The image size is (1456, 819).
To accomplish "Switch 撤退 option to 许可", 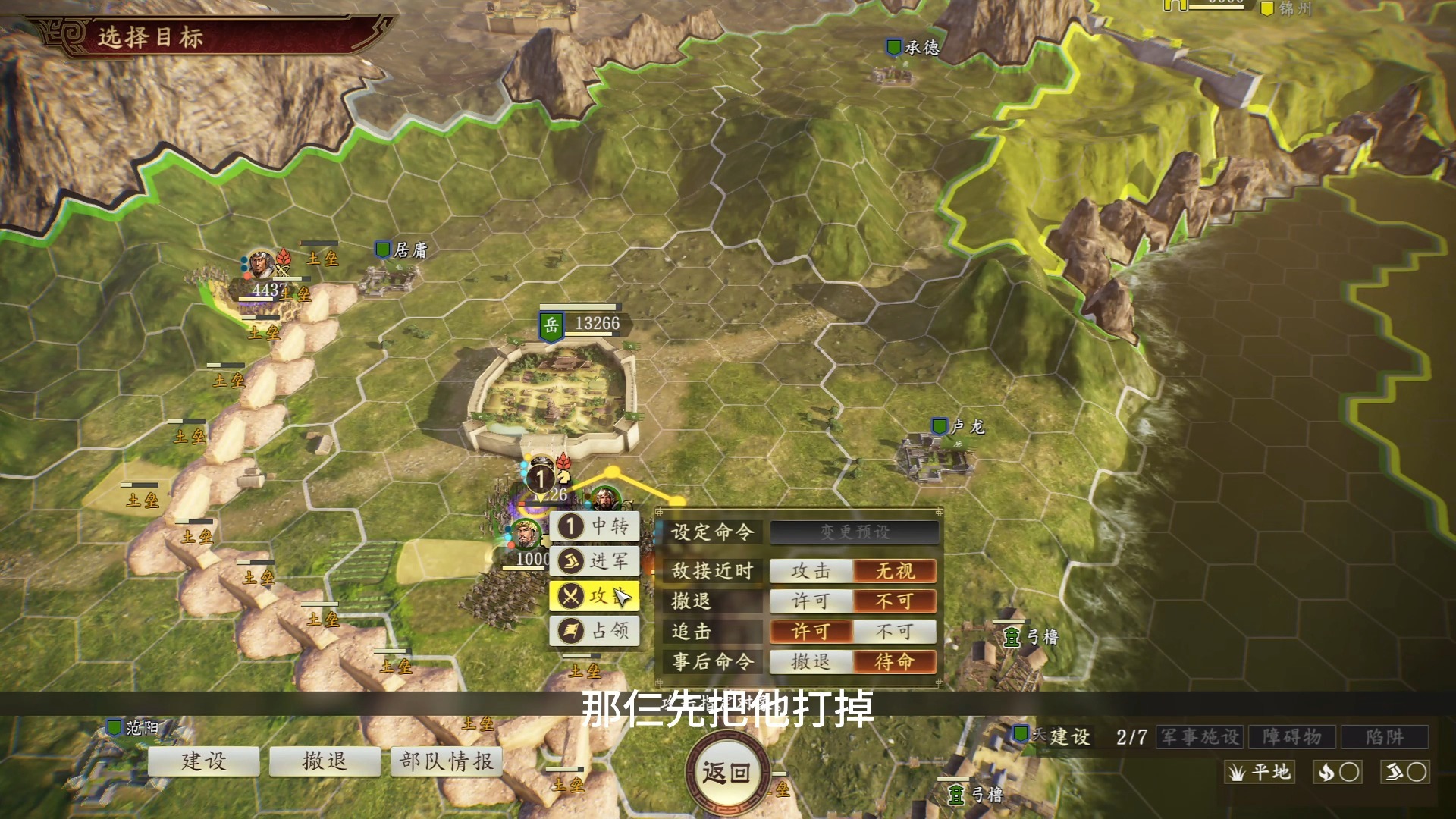I will click(x=810, y=601).
